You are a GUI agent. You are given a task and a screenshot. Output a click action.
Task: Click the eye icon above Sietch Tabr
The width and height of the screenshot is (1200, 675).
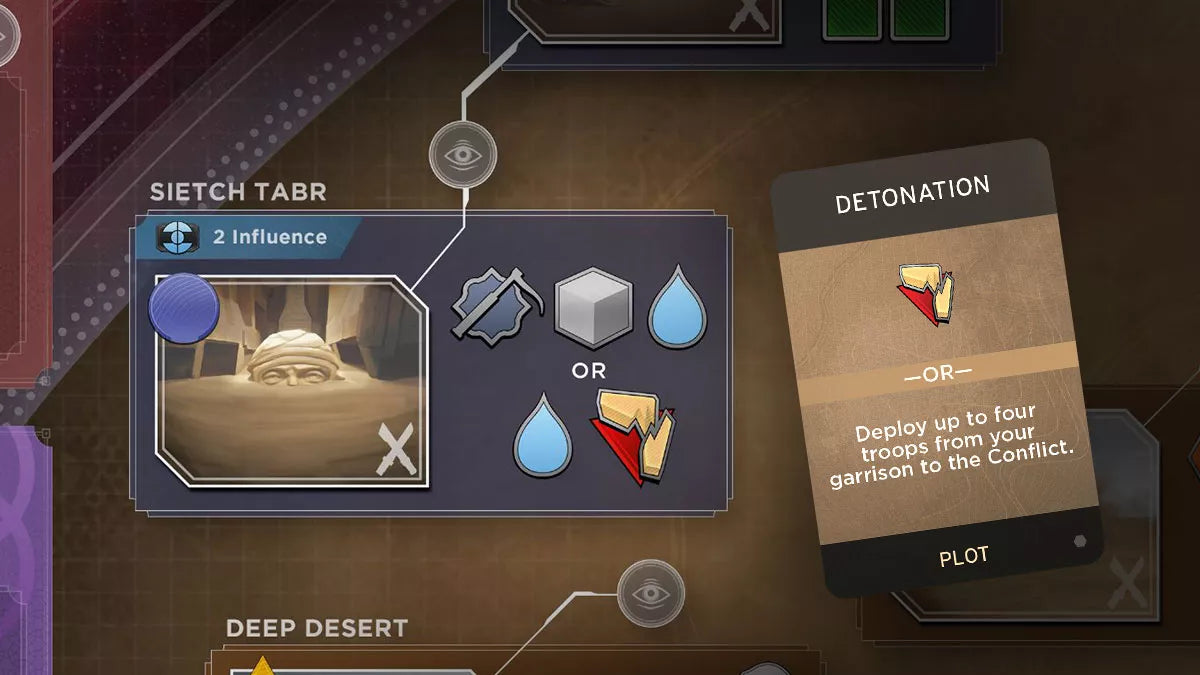(463, 155)
